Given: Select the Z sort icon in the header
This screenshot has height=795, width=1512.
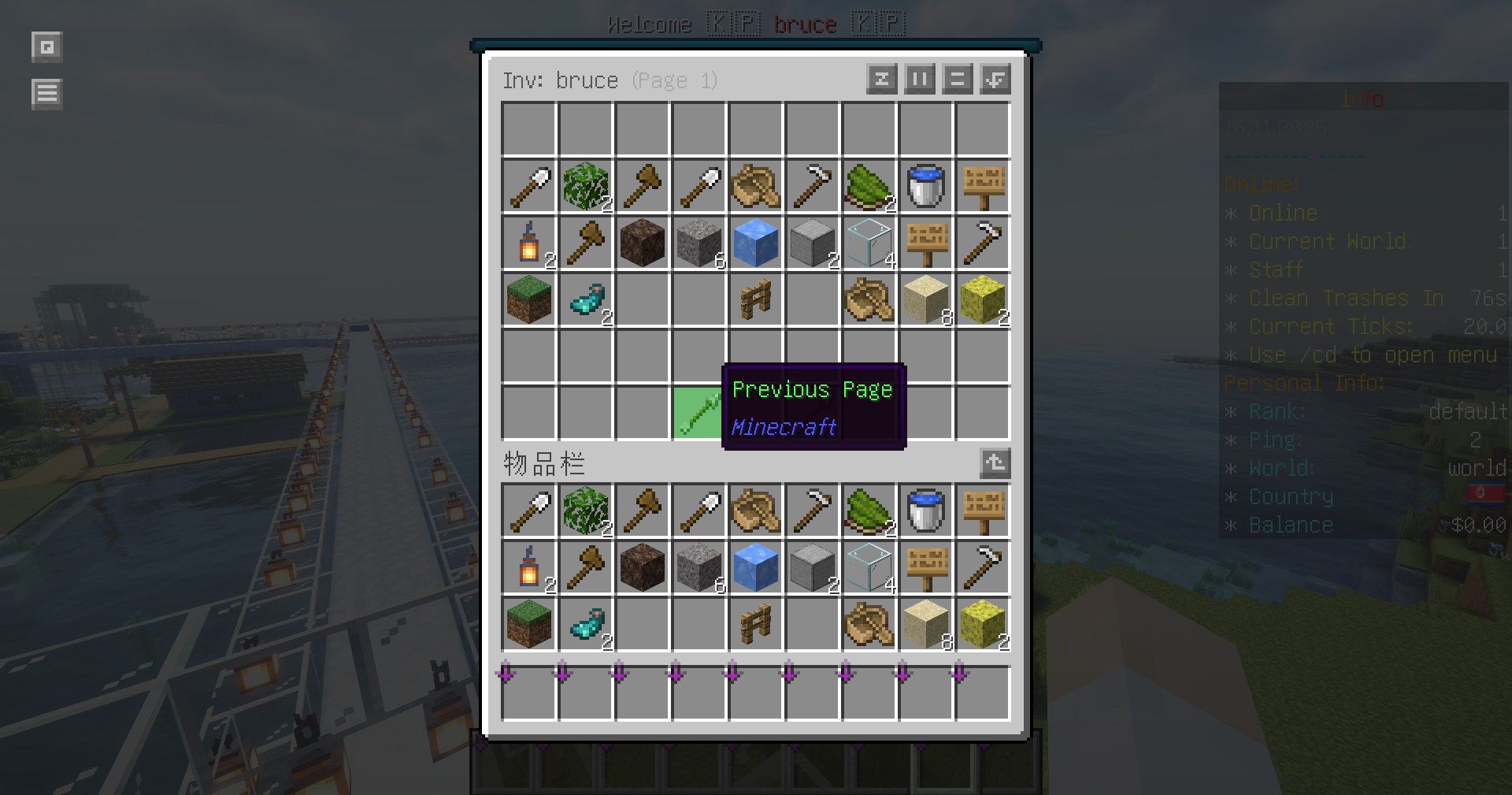Looking at the screenshot, I should 881,79.
